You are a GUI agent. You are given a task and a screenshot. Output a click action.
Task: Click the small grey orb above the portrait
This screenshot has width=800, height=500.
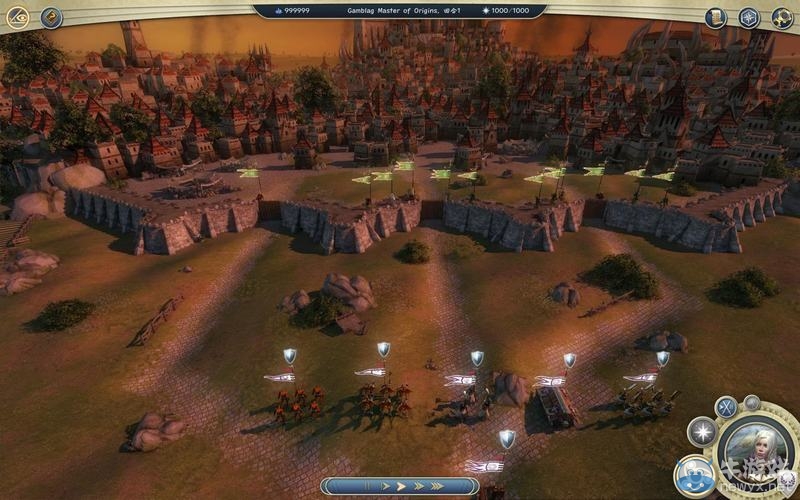pyautogui.click(x=751, y=403)
